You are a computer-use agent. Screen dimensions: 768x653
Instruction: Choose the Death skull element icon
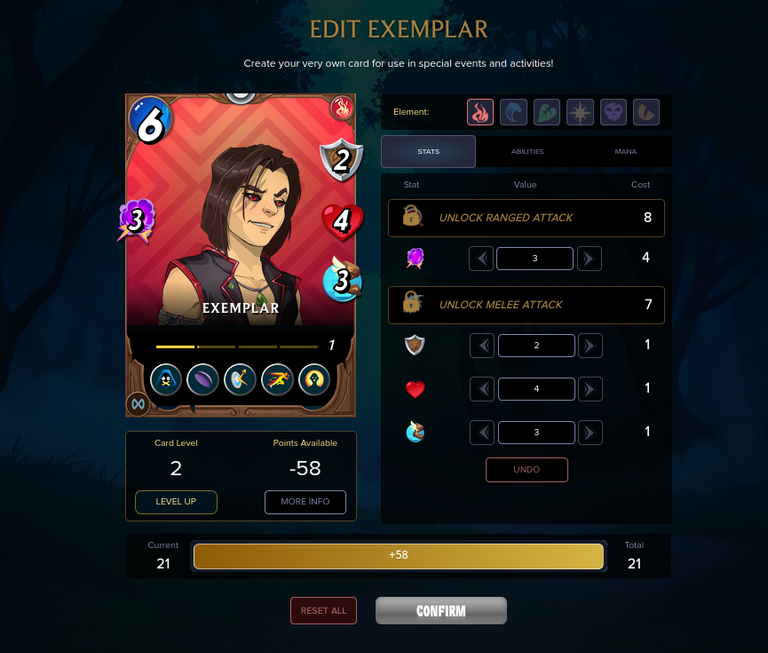(613, 112)
